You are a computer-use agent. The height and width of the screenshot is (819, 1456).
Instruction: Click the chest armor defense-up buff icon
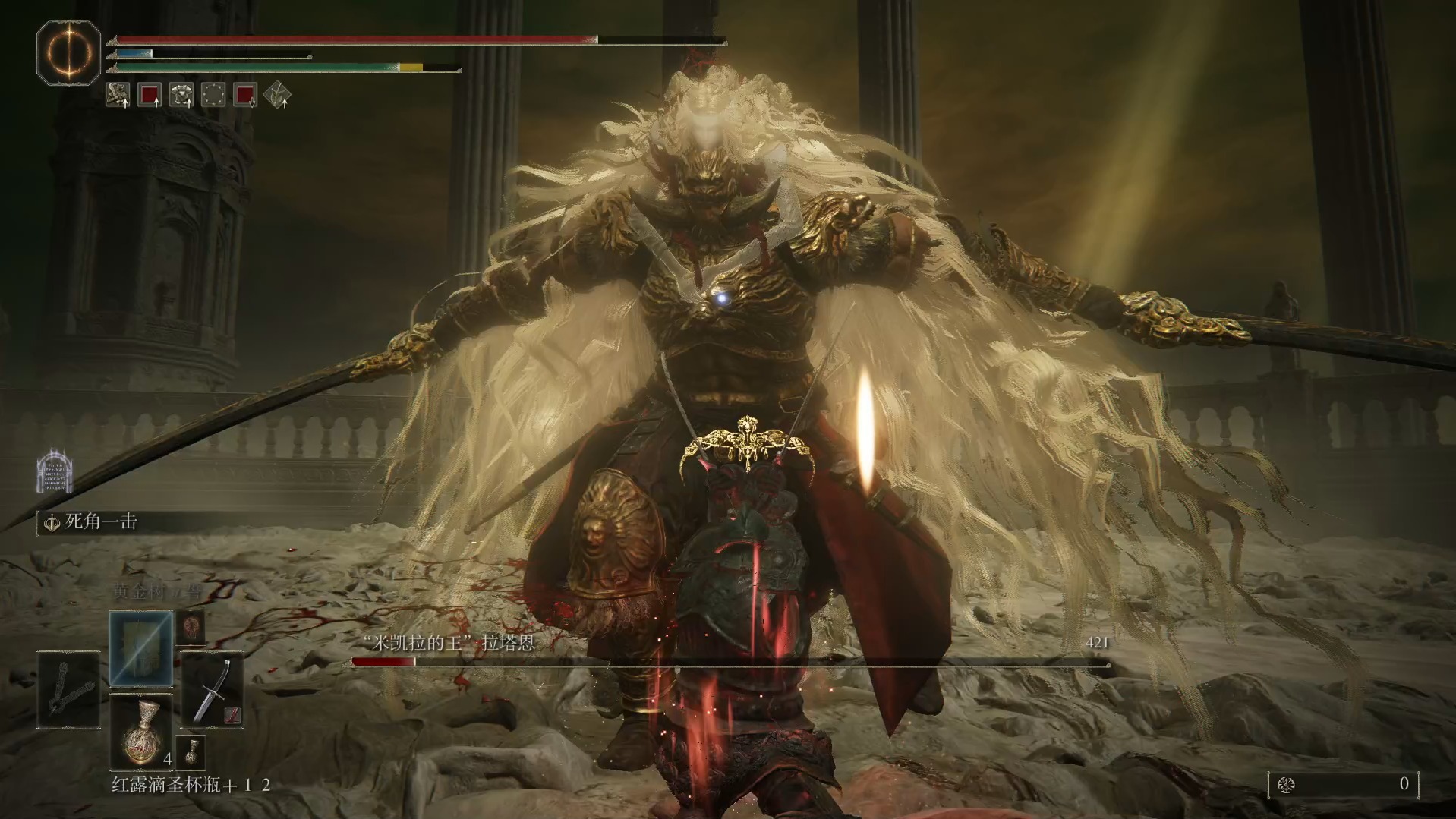181,95
